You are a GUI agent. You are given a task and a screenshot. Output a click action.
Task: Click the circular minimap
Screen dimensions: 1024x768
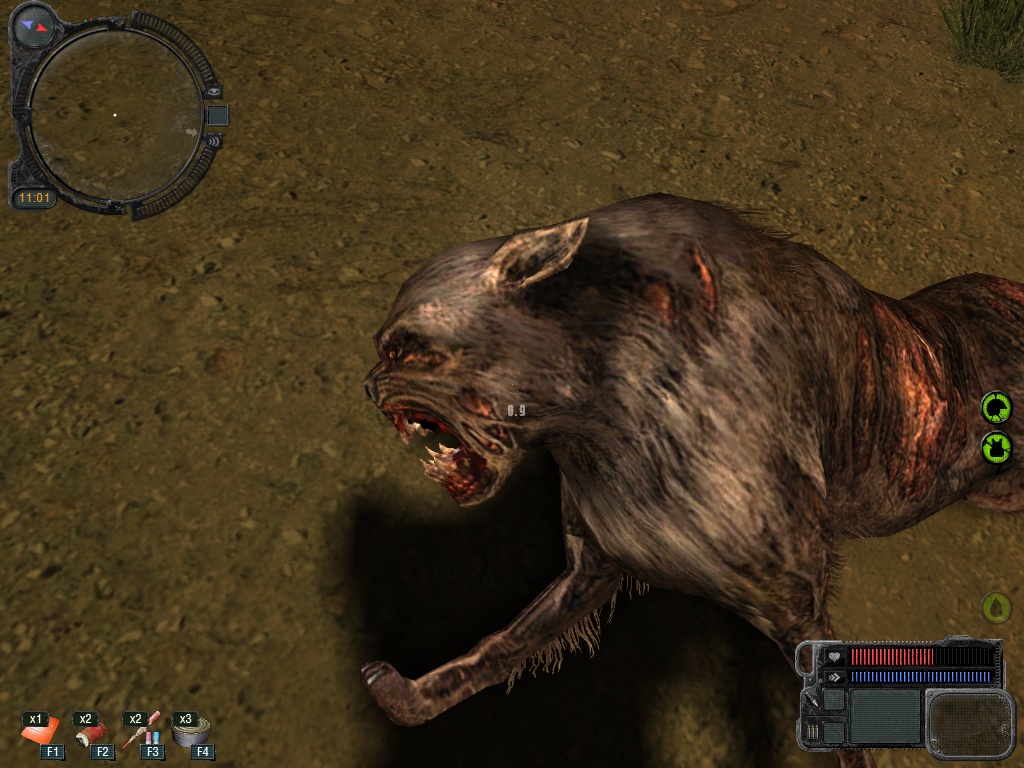point(113,115)
